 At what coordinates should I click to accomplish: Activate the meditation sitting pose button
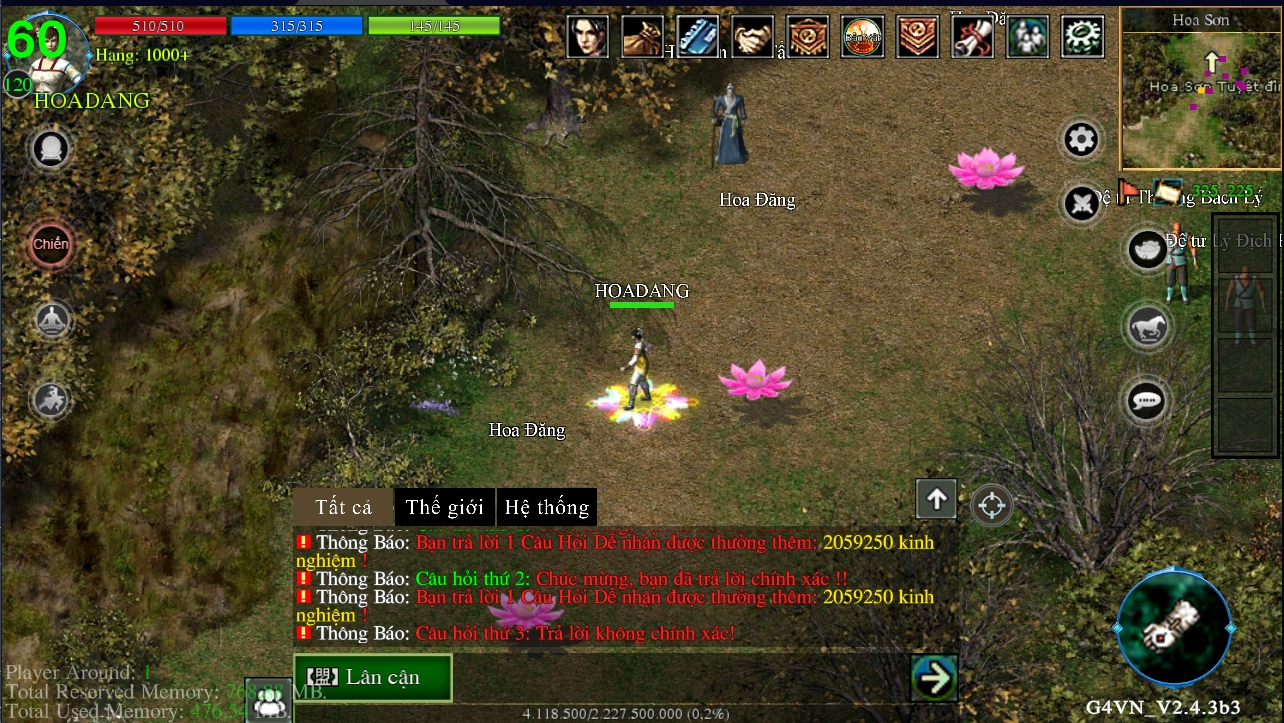pyautogui.click(x=50, y=321)
